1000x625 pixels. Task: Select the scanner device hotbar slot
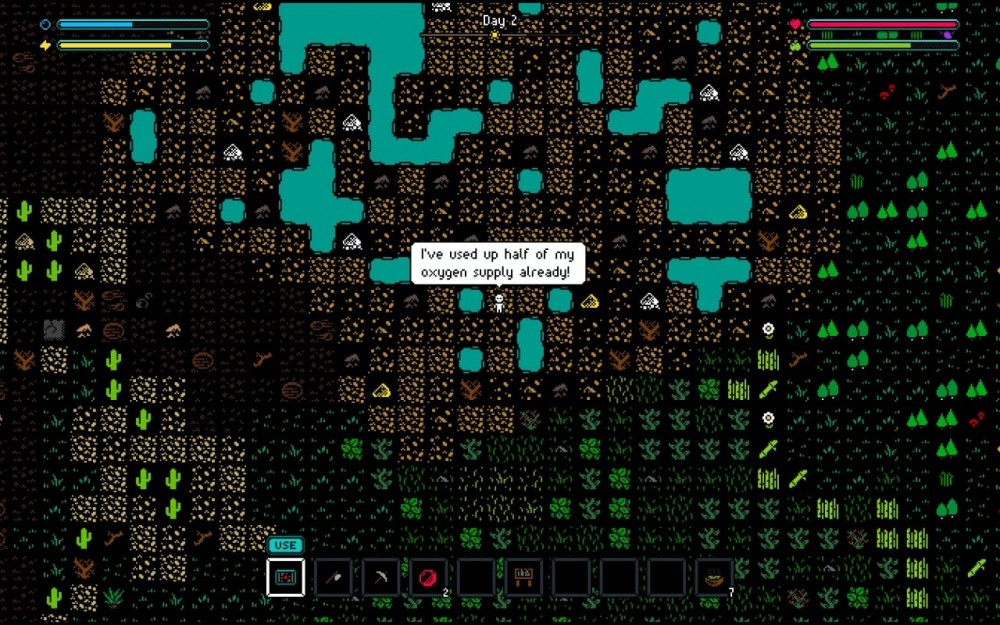(x=286, y=577)
